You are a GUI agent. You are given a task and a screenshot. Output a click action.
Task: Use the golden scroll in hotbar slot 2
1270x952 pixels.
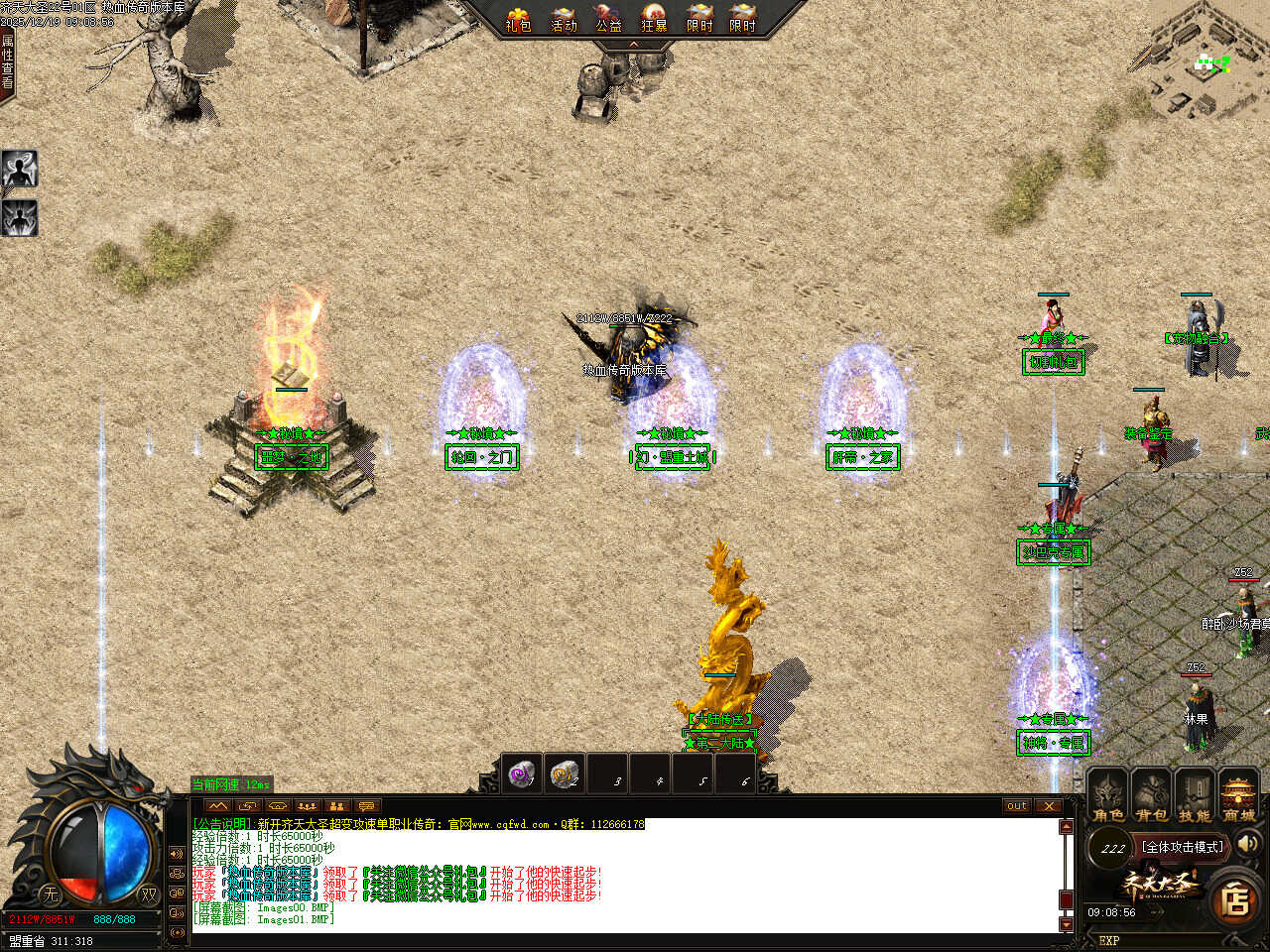point(566,773)
